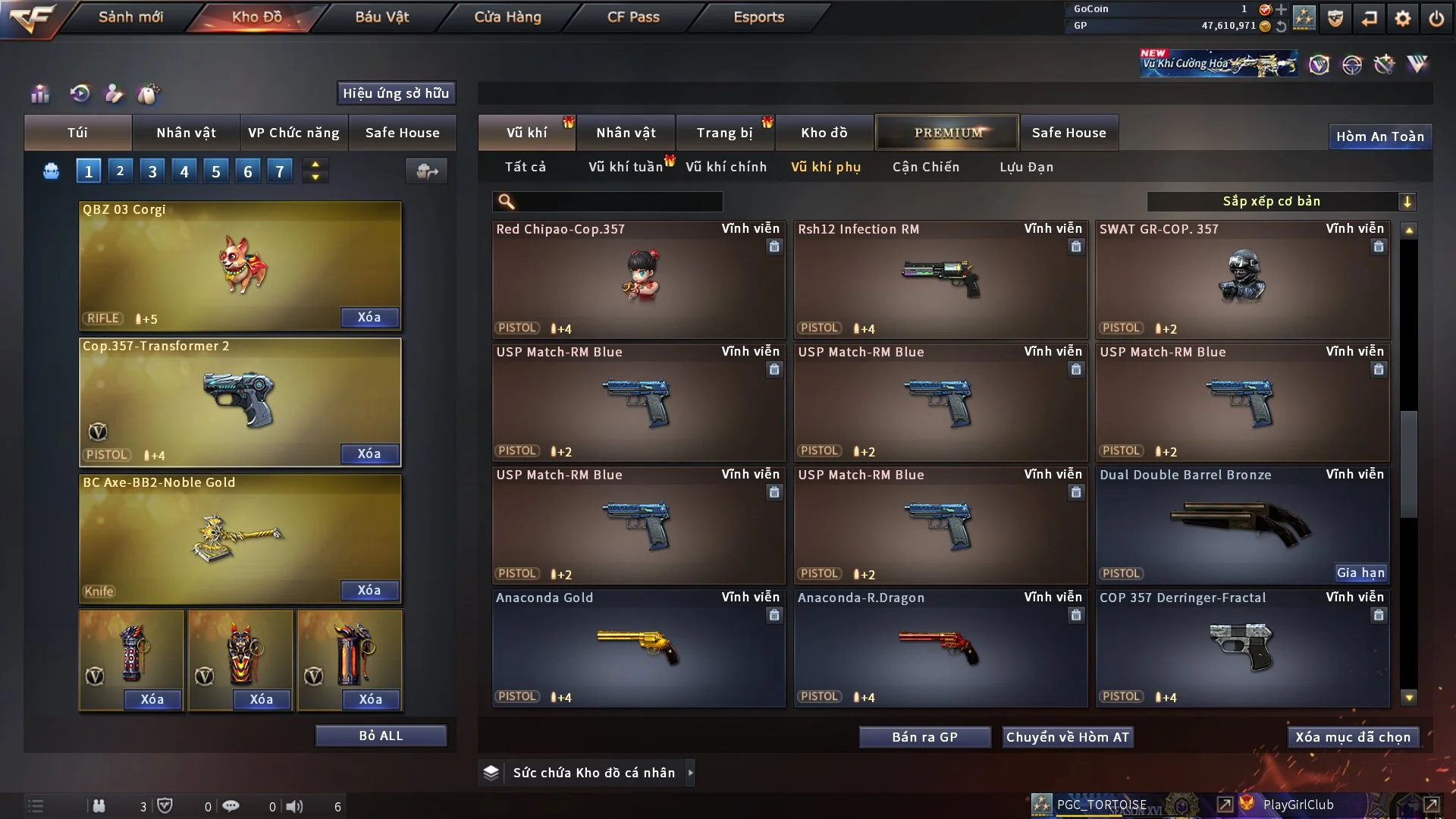Viewport: 1456px width, 819px height.
Task: Click the Bỏ ALL button
Action: (x=381, y=736)
